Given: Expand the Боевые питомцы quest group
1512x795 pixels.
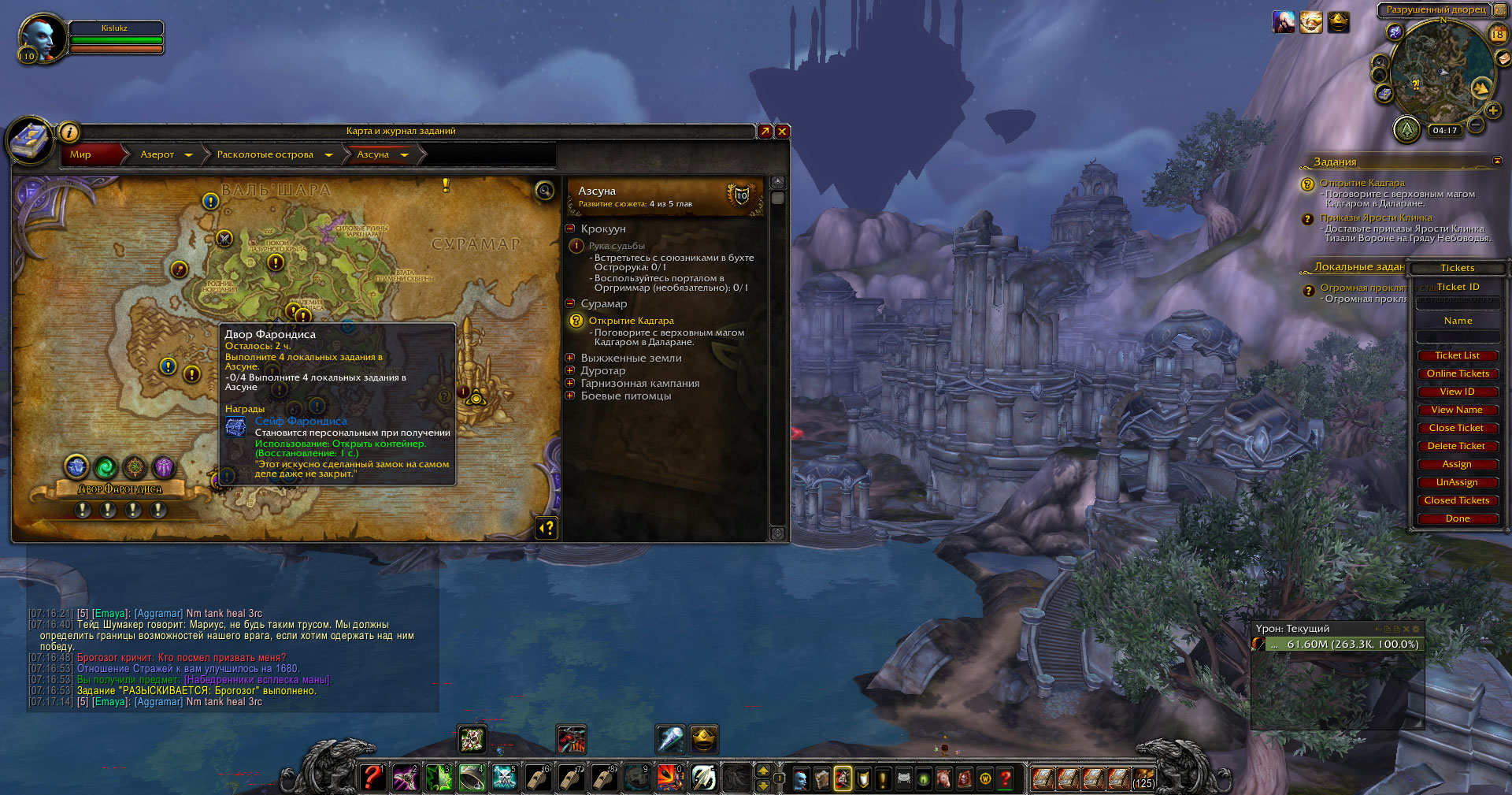Looking at the screenshot, I should [570, 396].
